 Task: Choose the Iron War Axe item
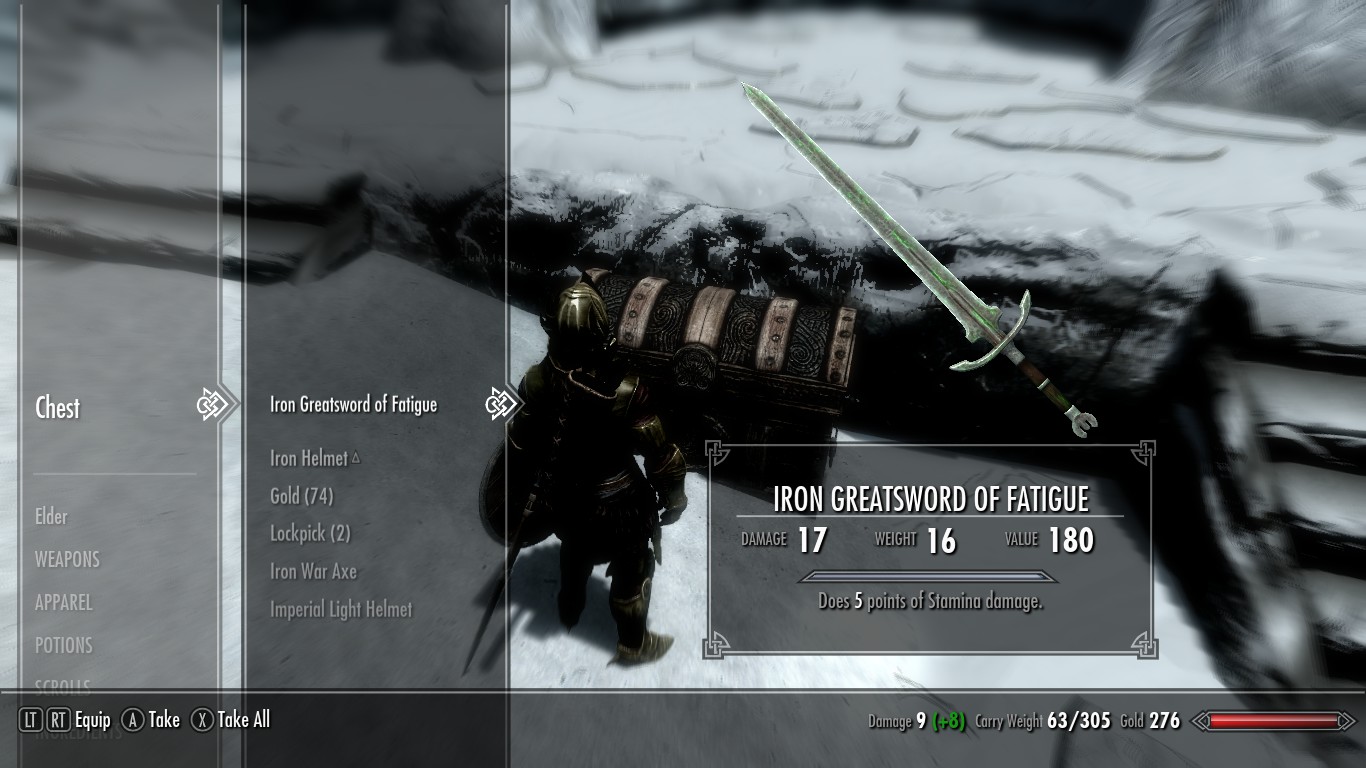point(313,572)
